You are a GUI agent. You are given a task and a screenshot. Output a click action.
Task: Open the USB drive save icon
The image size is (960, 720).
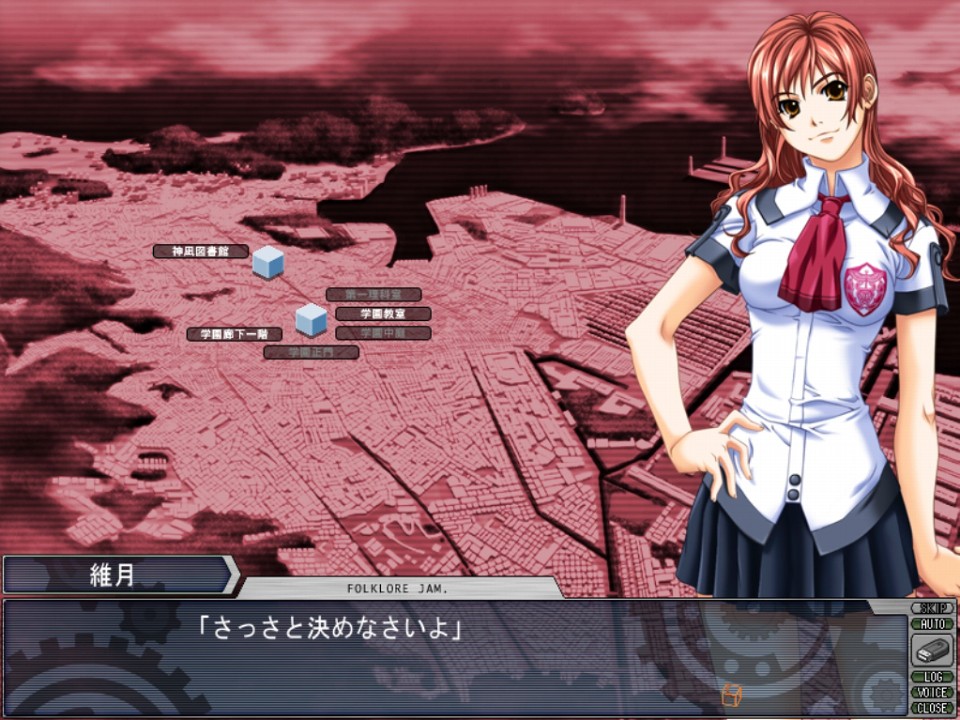tap(932, 651)
